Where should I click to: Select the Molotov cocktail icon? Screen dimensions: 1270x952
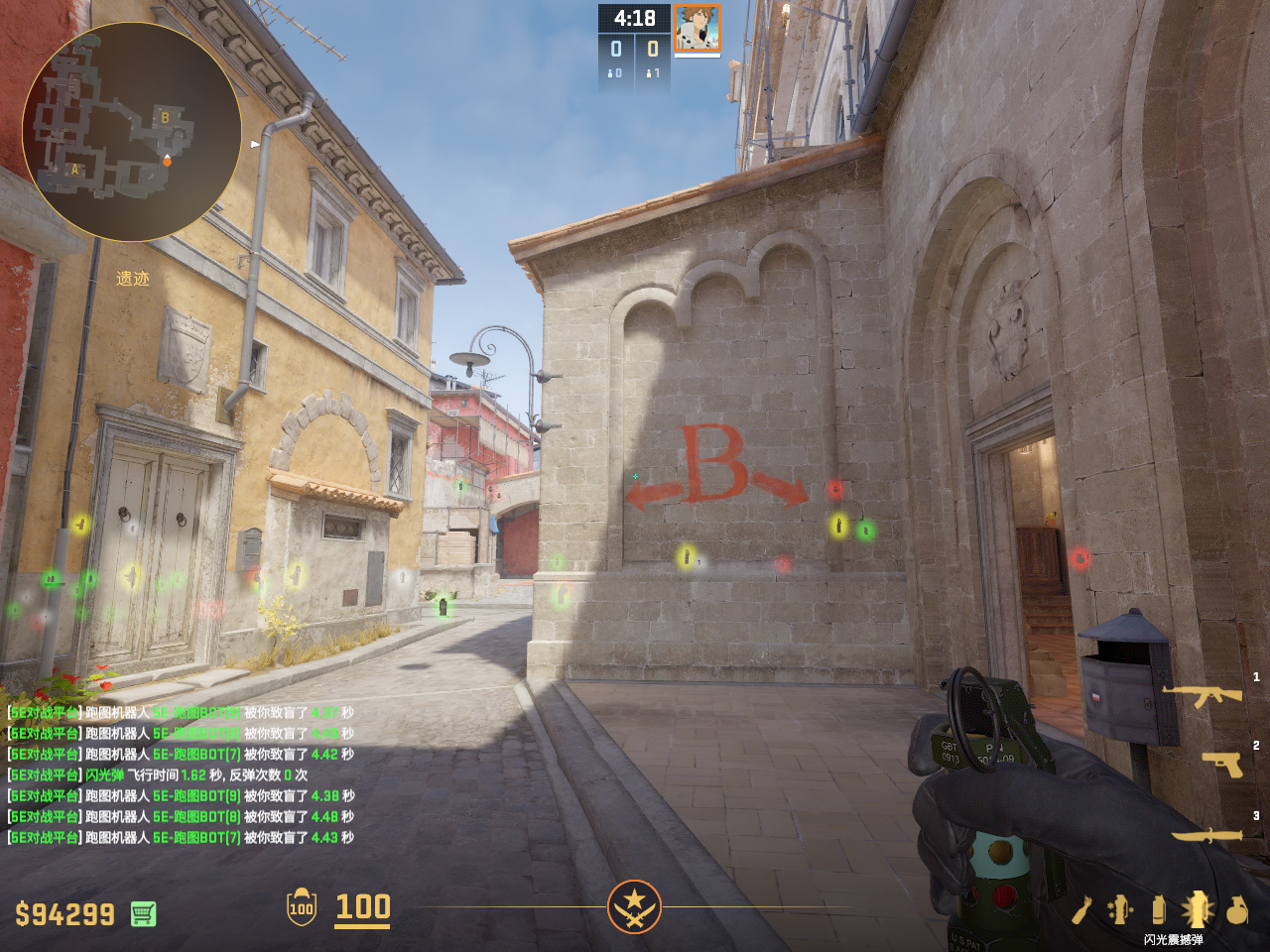tap(1082, 909)
